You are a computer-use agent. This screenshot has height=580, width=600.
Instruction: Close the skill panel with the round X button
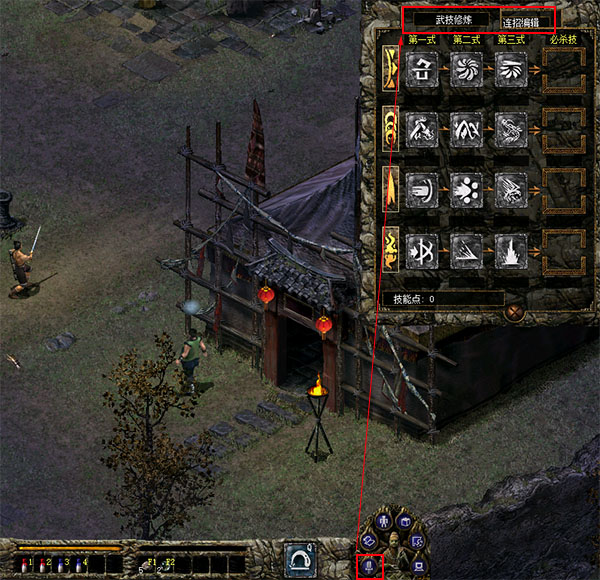click(516, 312)
